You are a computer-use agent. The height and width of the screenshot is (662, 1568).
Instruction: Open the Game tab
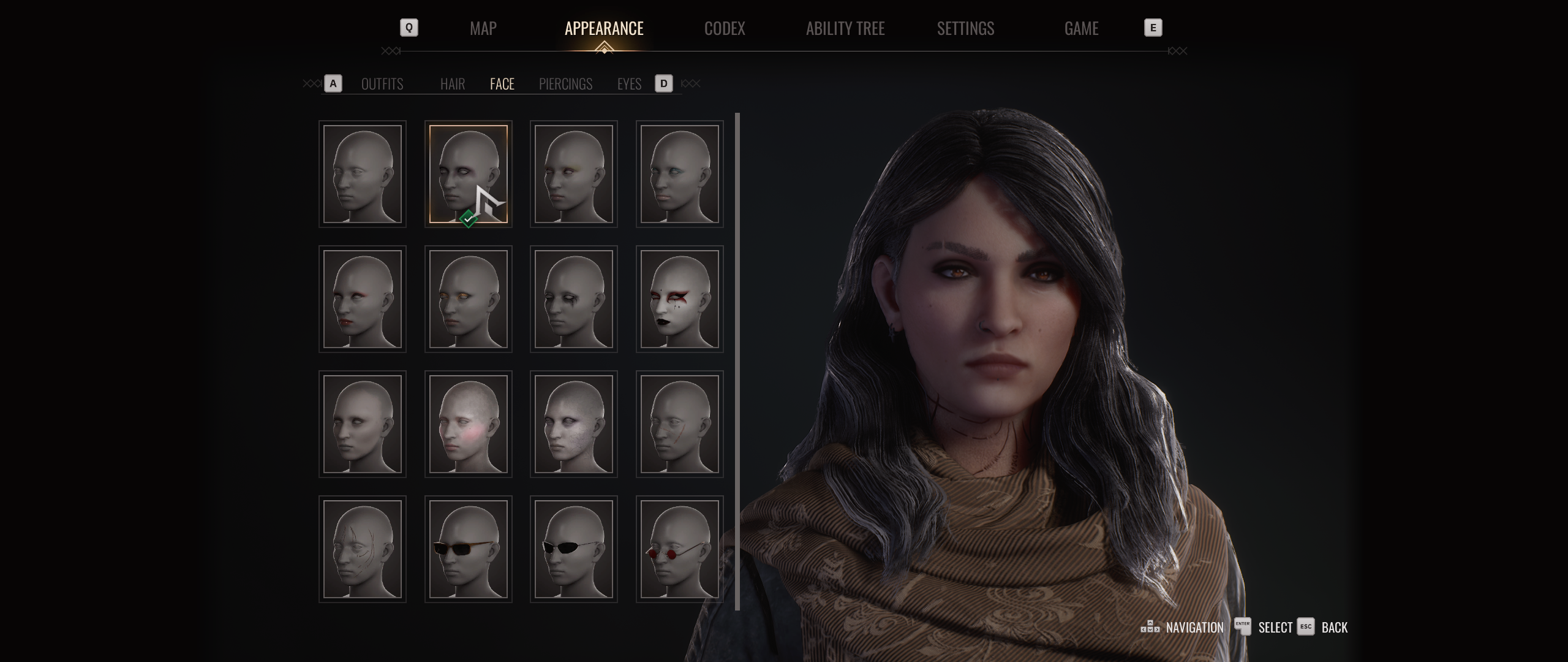click(x=1081, y=28)
